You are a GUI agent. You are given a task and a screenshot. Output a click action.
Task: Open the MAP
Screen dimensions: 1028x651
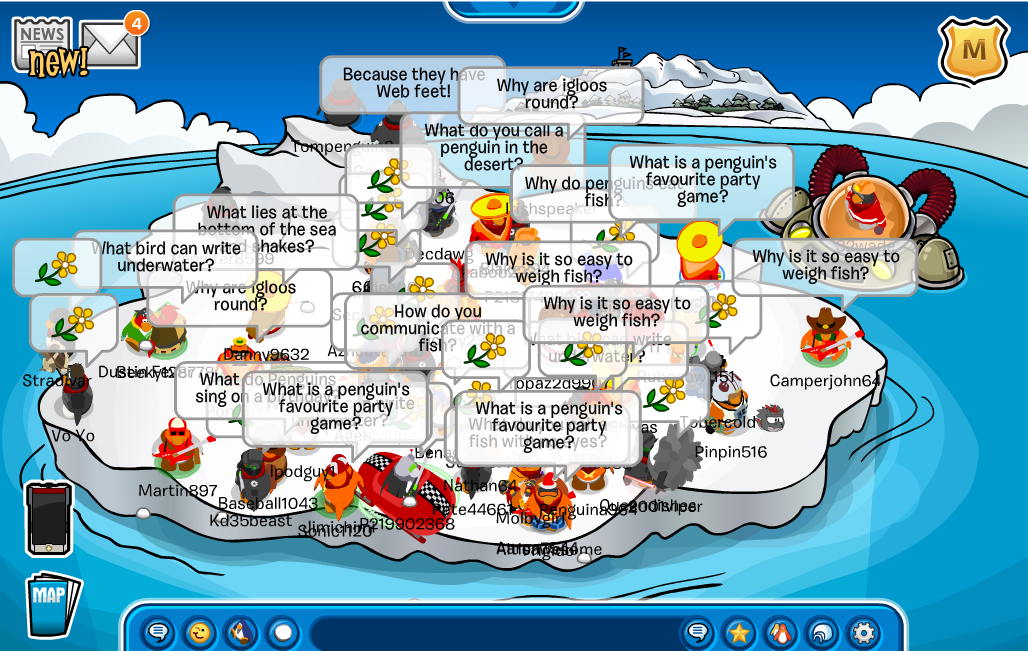(x=51, y=602)
